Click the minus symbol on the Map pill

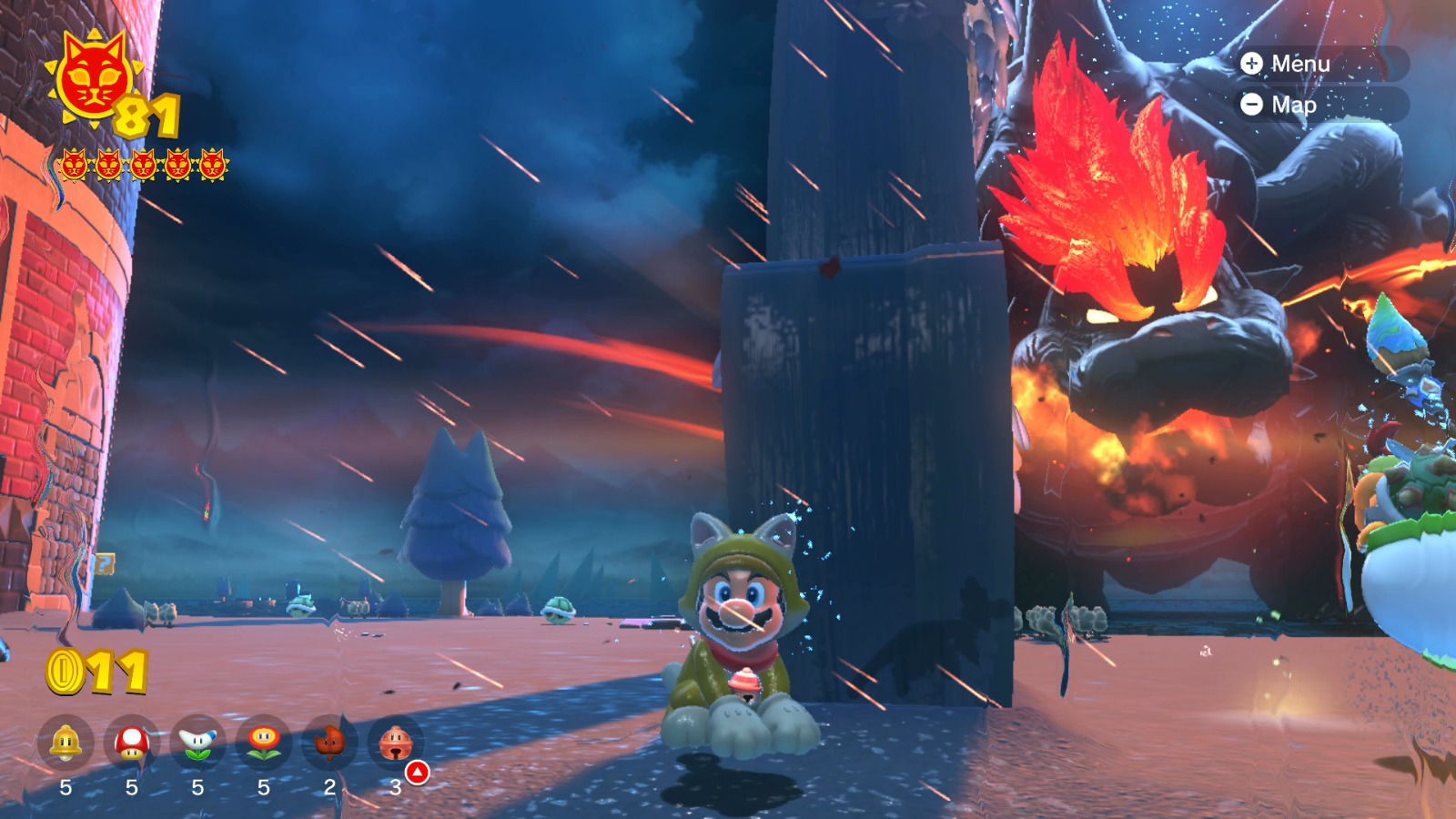1253,105
